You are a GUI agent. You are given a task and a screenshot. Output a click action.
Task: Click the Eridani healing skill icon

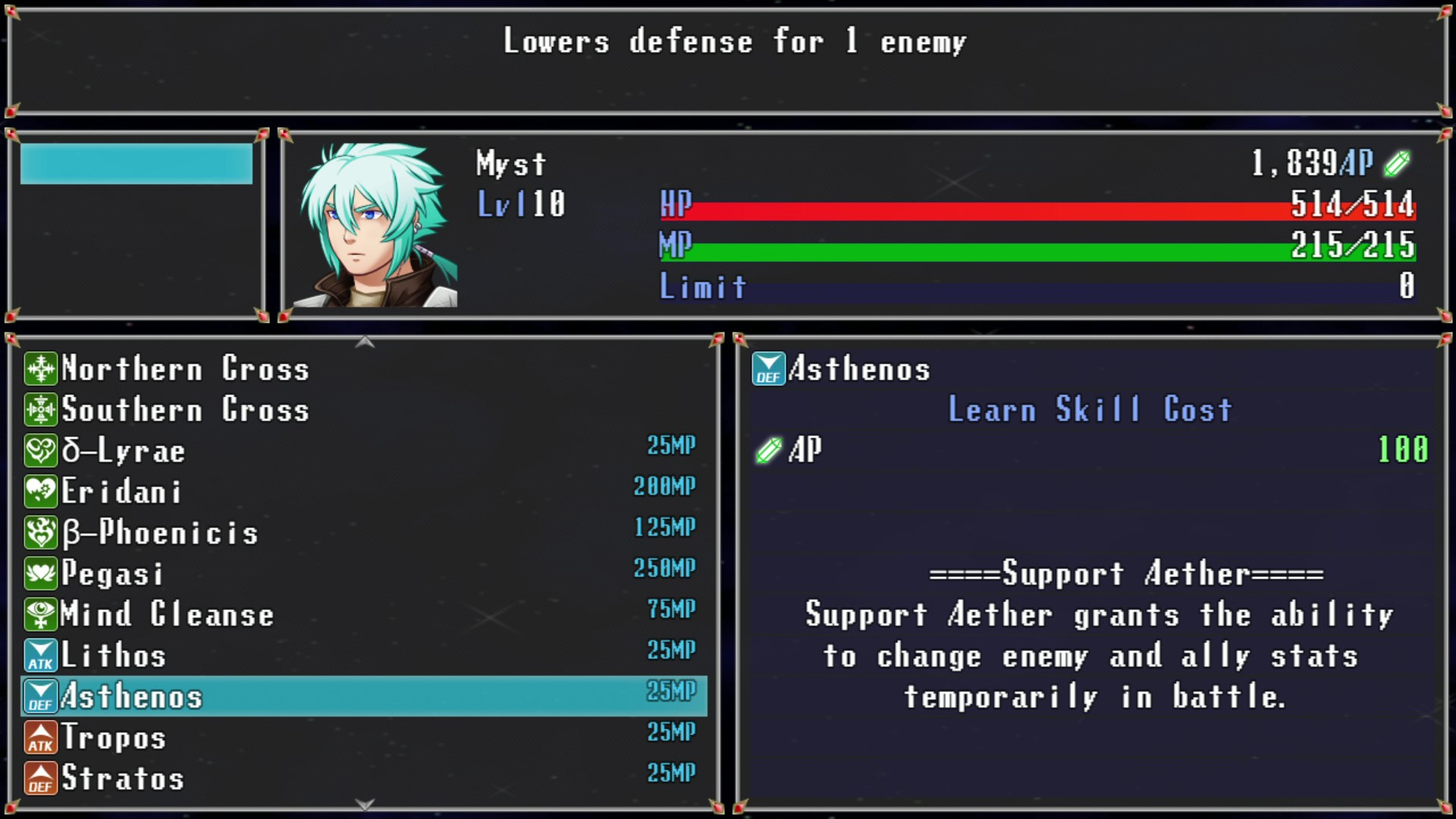[x=40, y=491]
